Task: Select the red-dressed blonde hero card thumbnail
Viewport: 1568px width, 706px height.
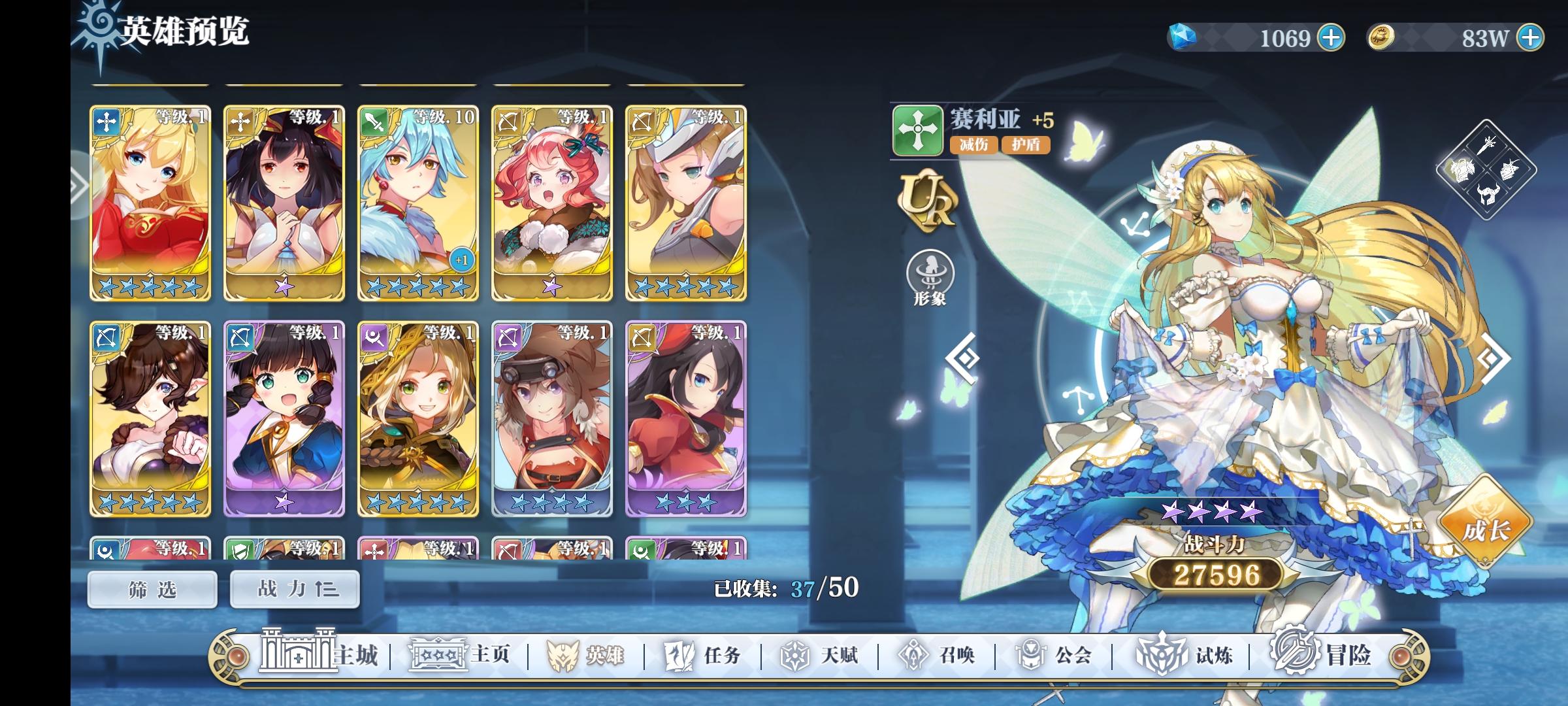Action: coord(150,203)
